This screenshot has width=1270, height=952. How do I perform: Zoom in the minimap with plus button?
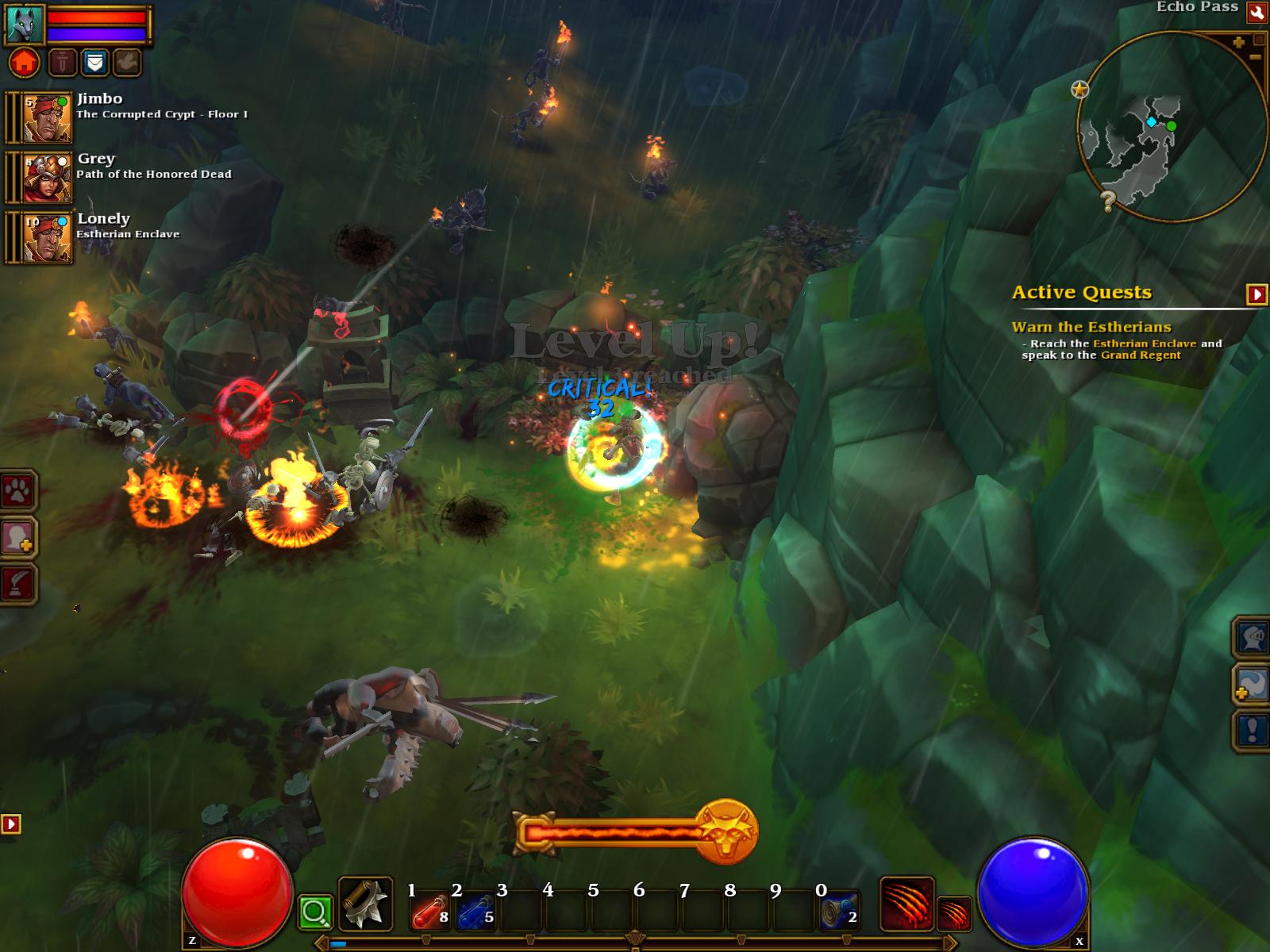(x=1238, y=43)
